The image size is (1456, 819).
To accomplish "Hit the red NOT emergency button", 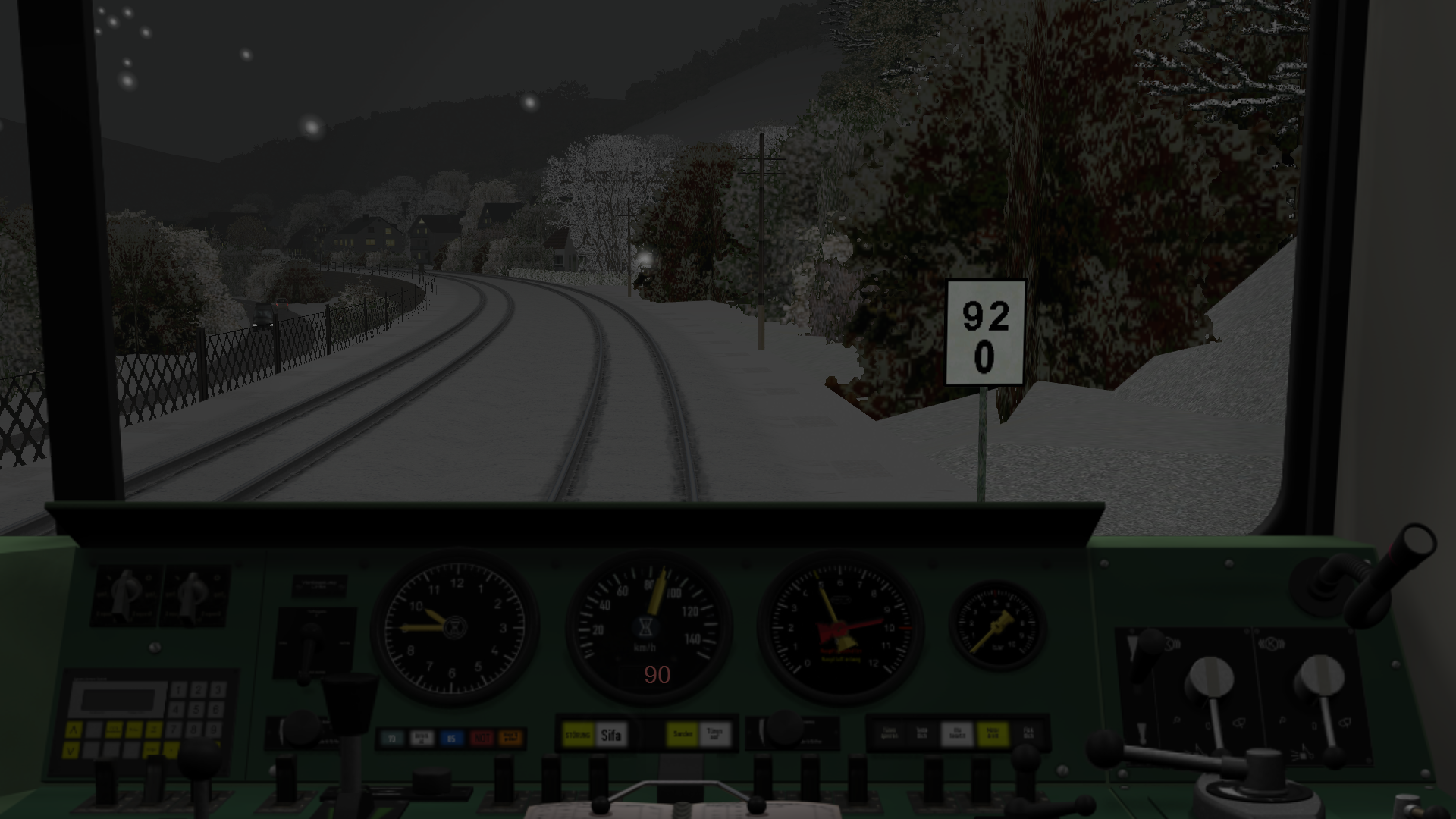I will pos(481,738).
